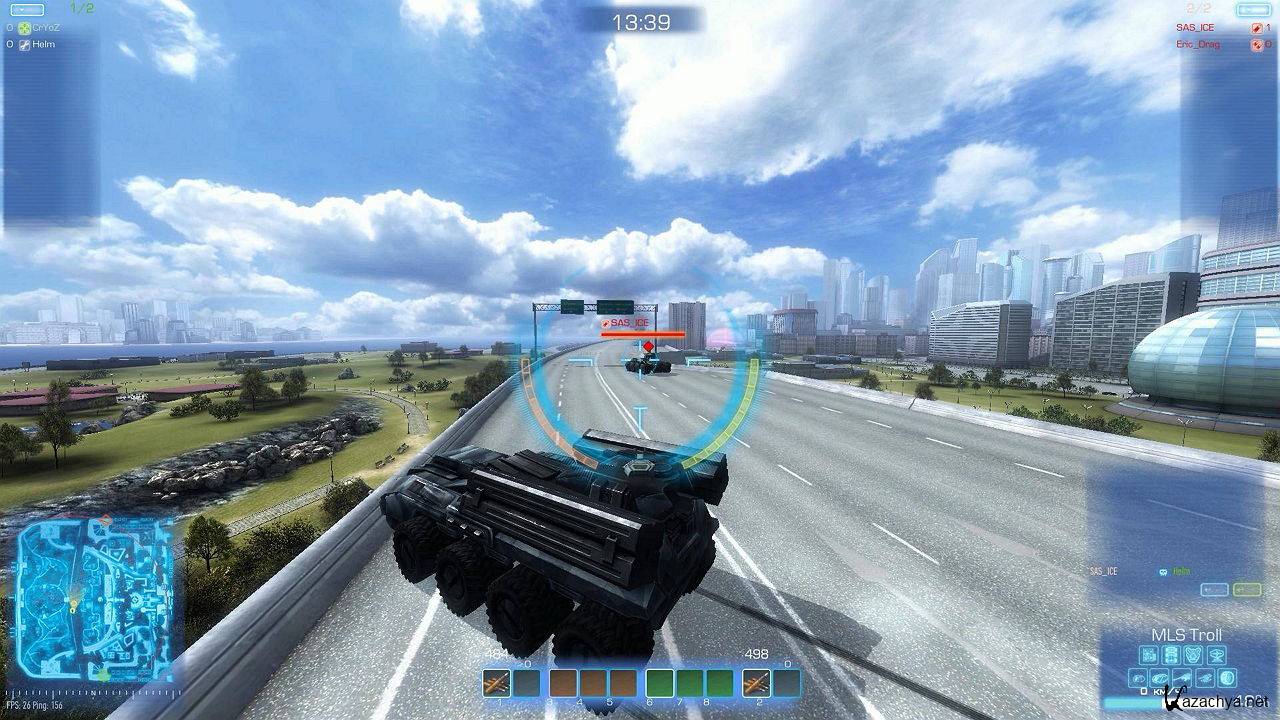Click the green chat channel button
Image resolution: width=1280 pixels, height=720 pixels.
pos(1246,590)
